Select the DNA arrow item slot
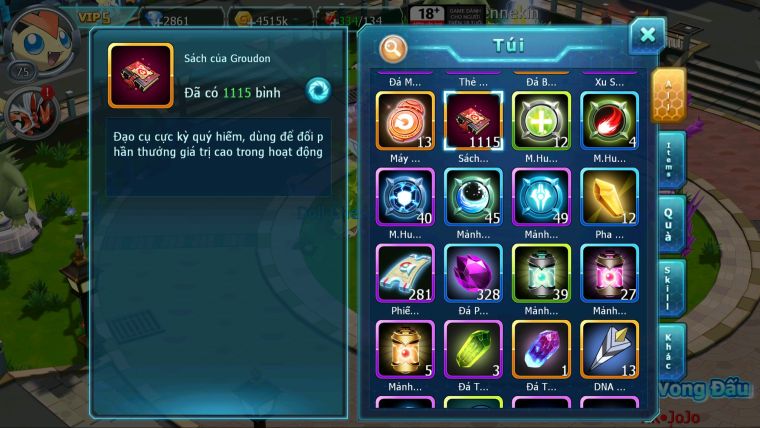This screenshot has height=428, width=760. (x=609, y=349)
